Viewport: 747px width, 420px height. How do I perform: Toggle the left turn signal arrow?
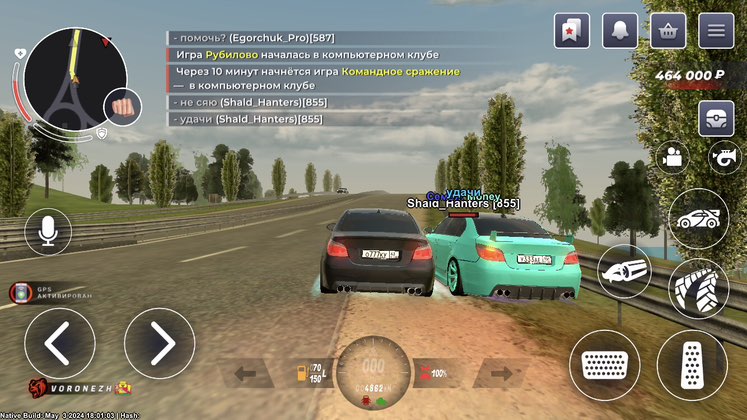point(252,376)
